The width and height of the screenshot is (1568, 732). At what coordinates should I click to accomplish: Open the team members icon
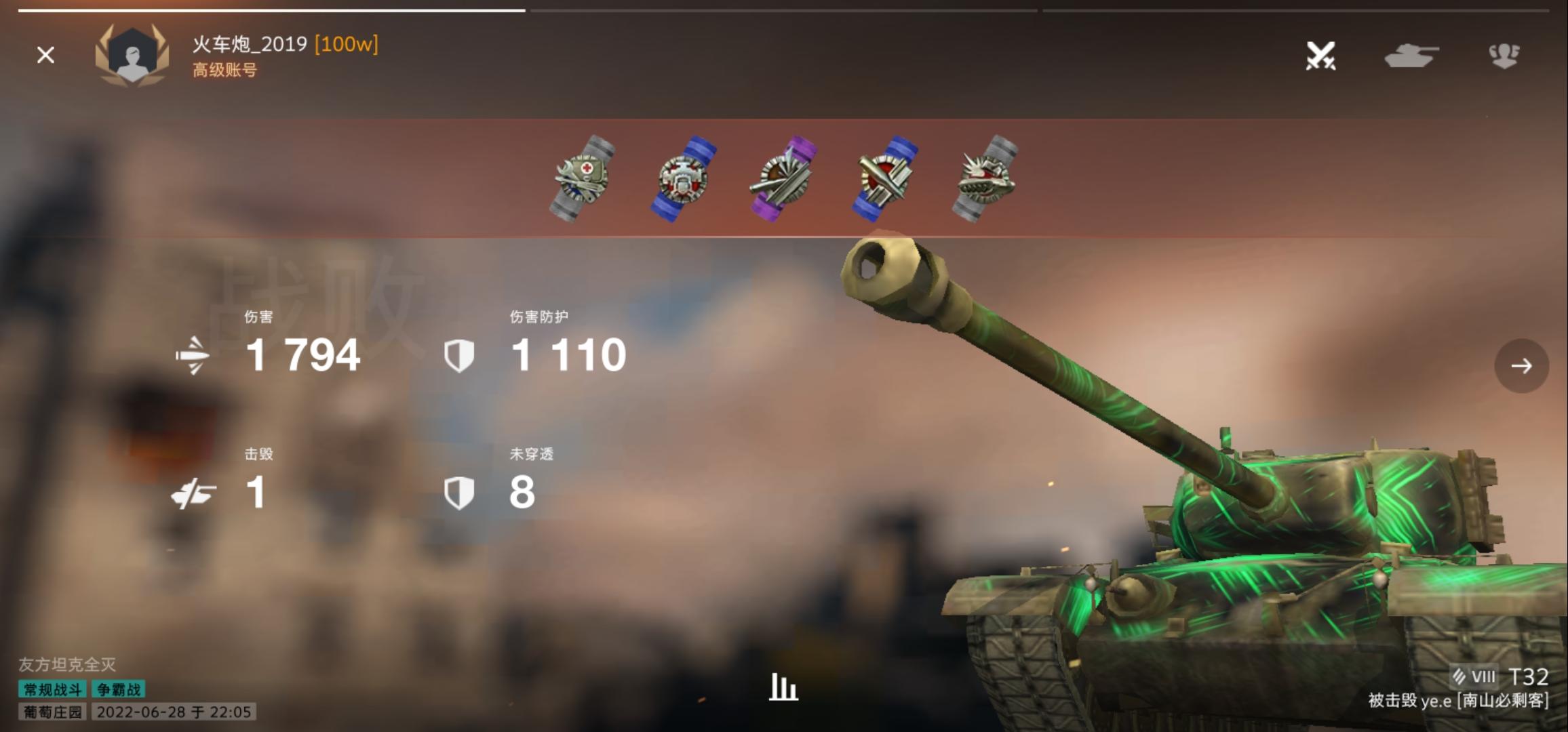pyautogui.click(x=1504, y=56)
